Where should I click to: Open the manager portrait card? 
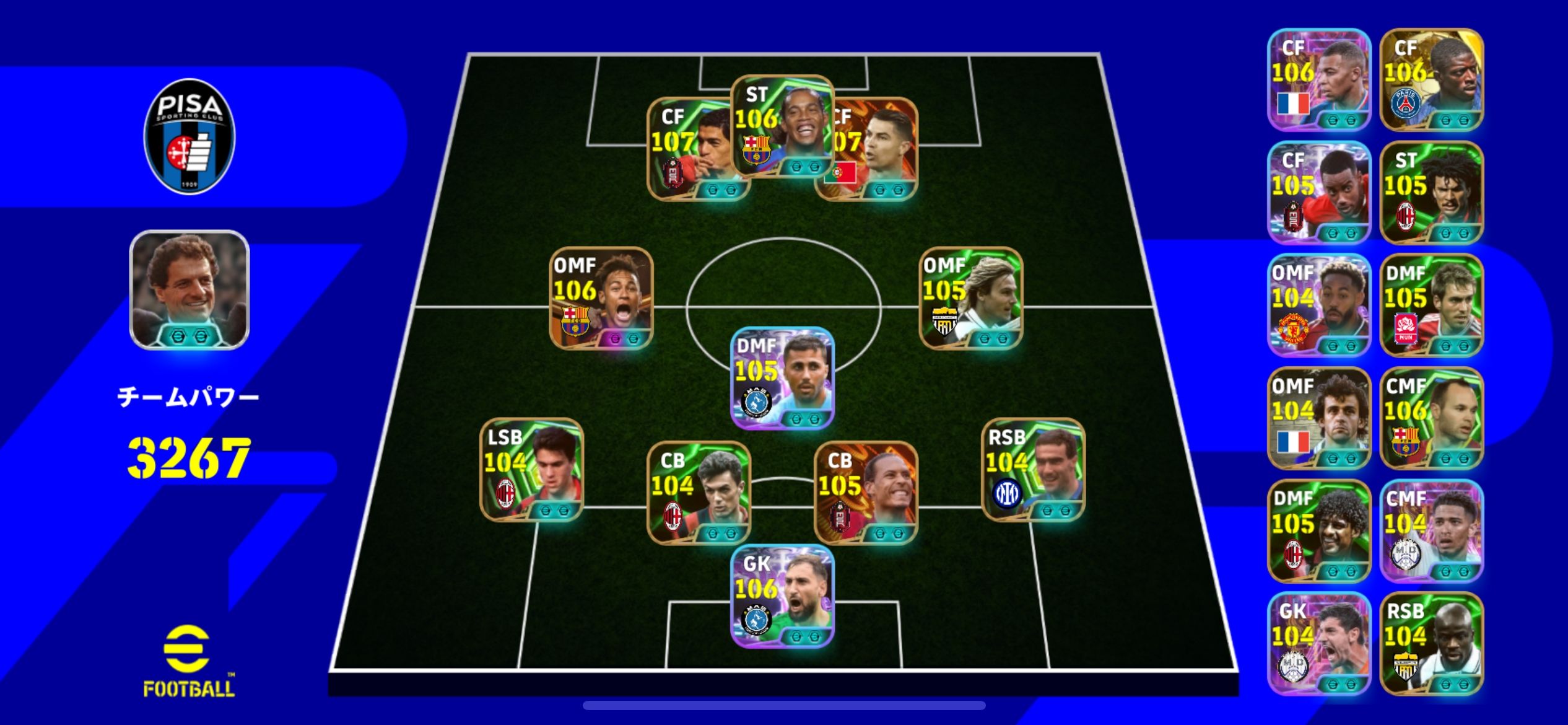click(189, 289)
